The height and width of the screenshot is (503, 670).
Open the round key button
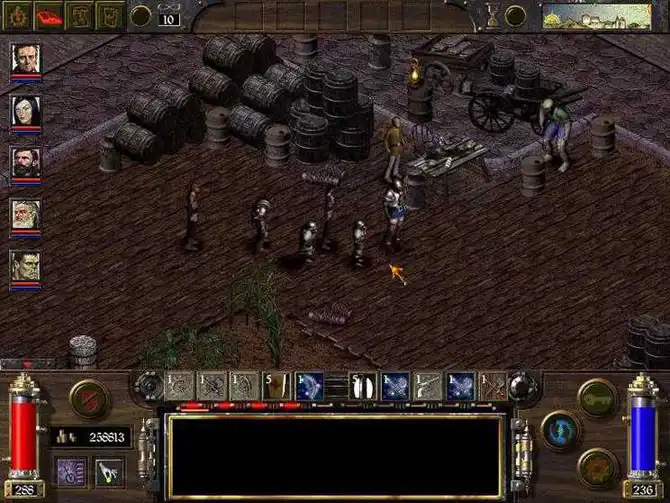(598, 396)
